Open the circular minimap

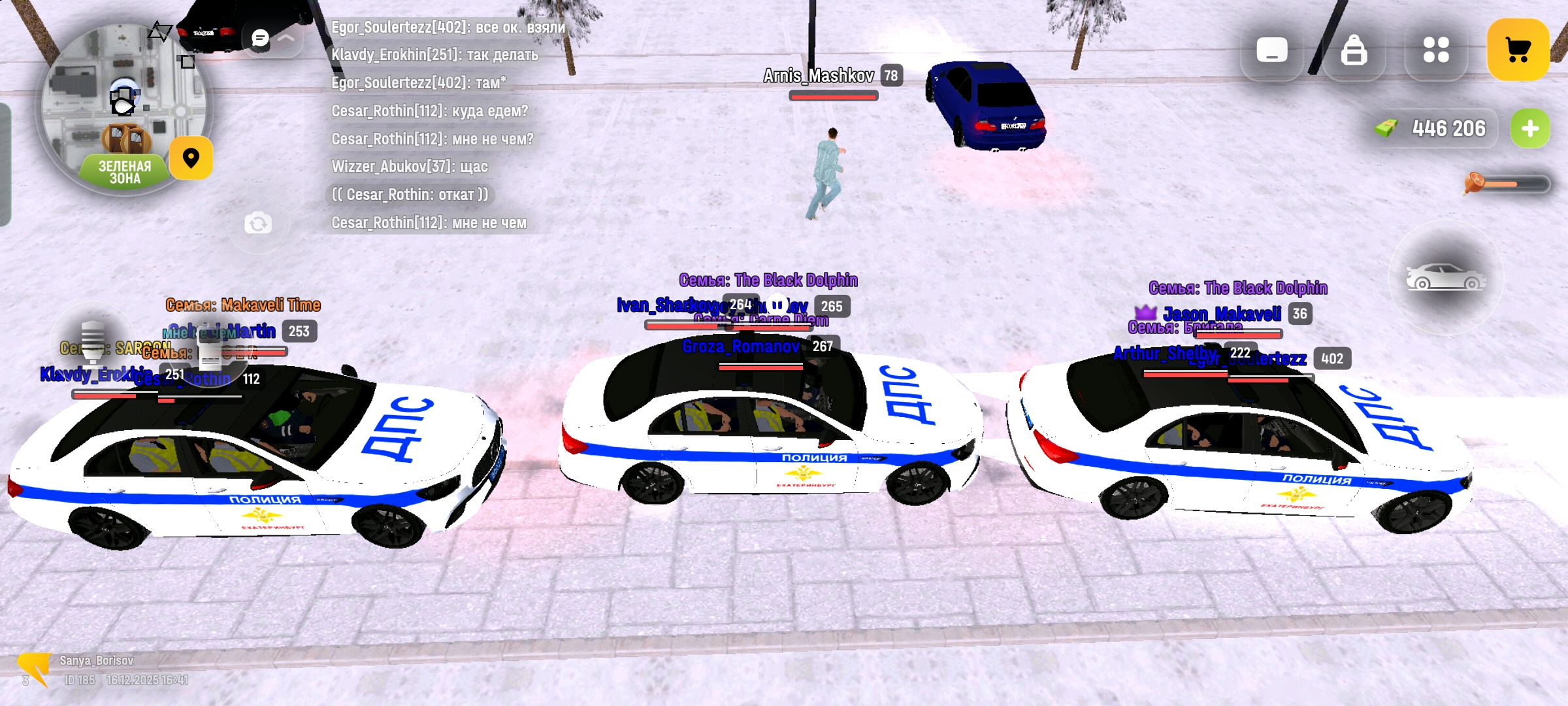pos(123,108)
